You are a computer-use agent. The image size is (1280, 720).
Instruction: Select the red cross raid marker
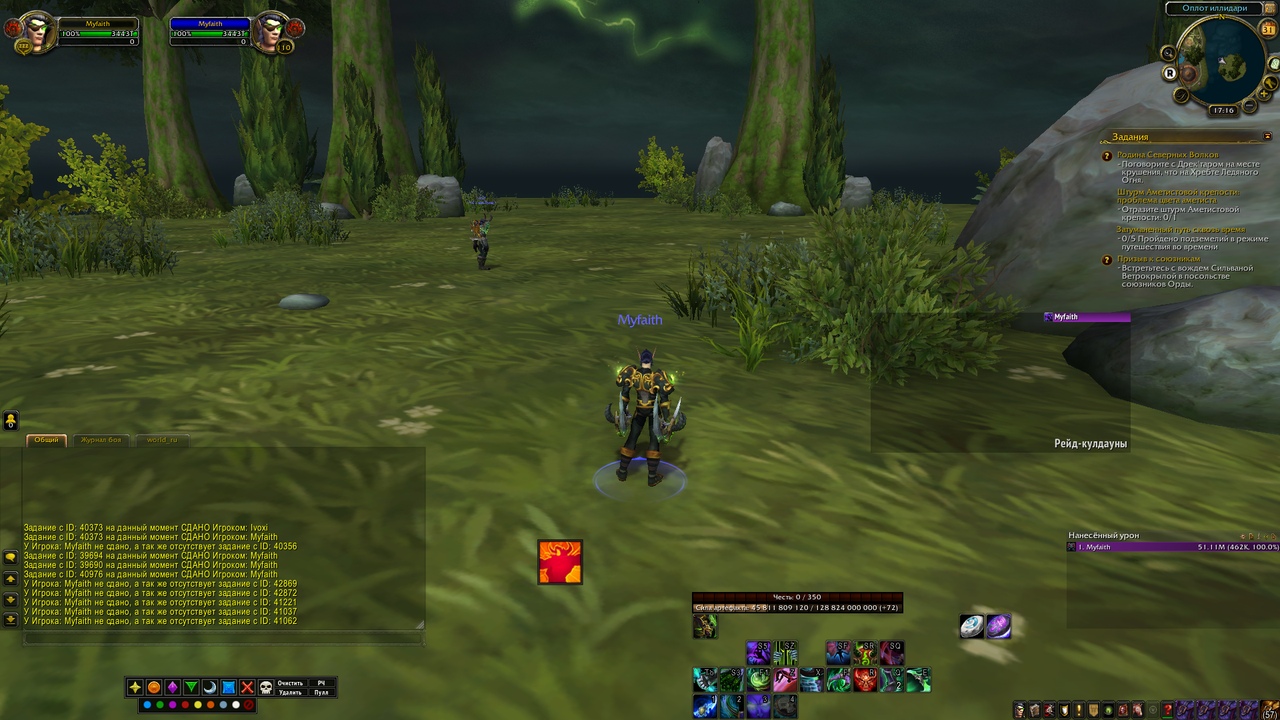pos(247,688)
